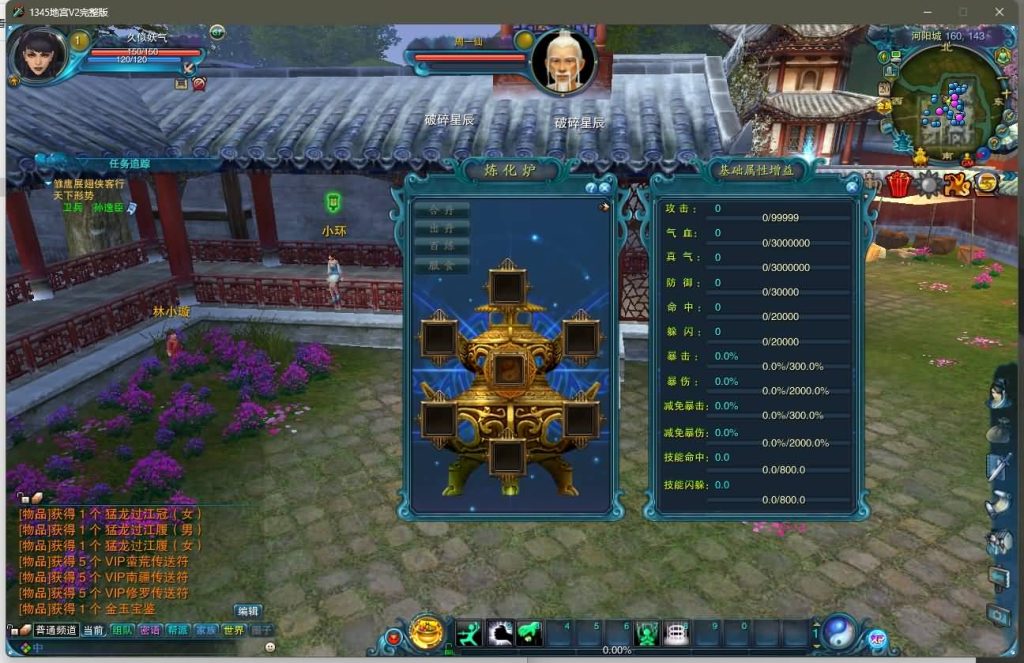Choose the 出丹 furnace option
The width and height of the screenshot is (1024, 663).
pyautogui.click(x=441, y=228)
